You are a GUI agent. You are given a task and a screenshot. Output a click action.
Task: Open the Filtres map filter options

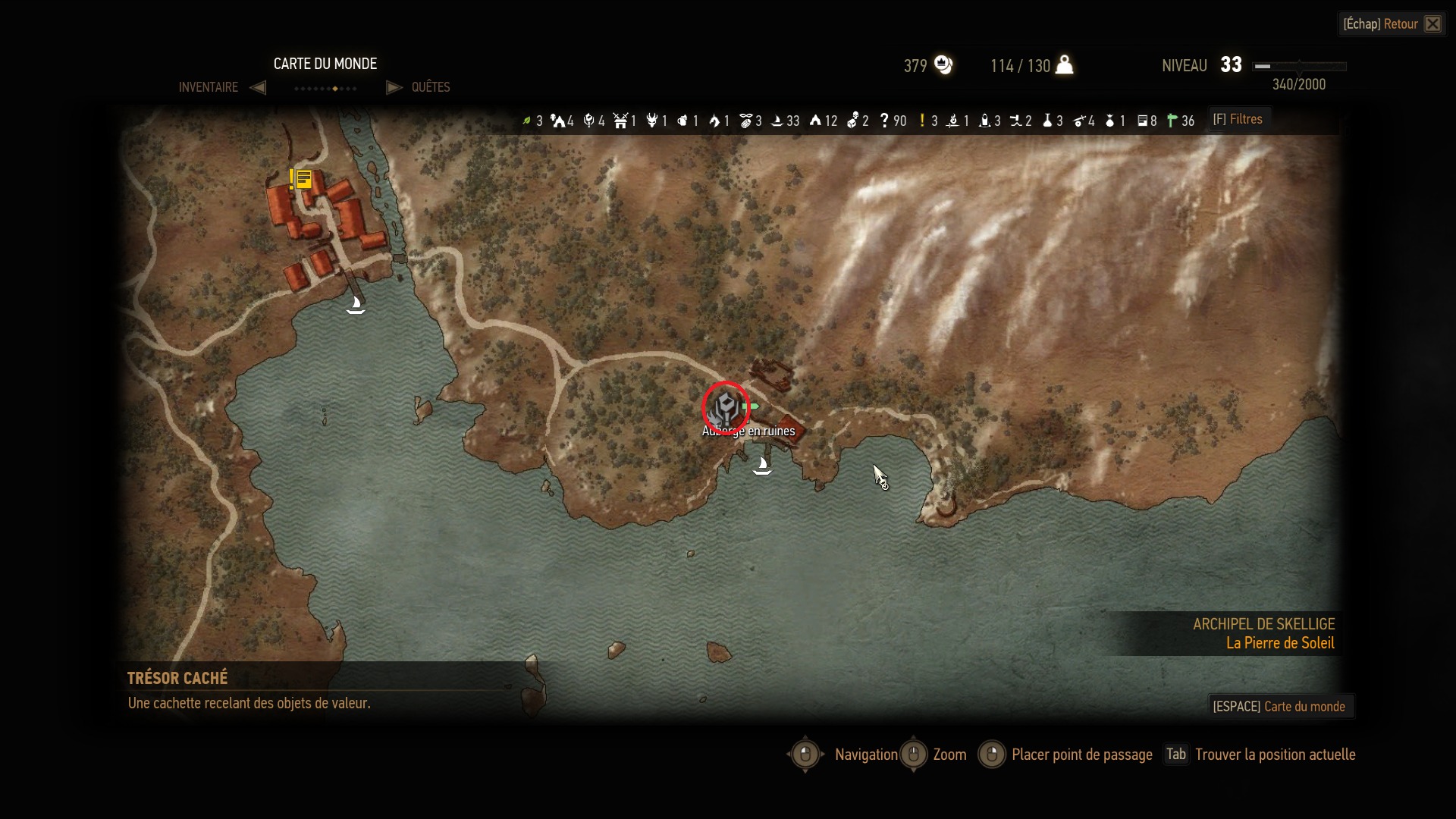pyautogui.click(x=1238, y=119)
